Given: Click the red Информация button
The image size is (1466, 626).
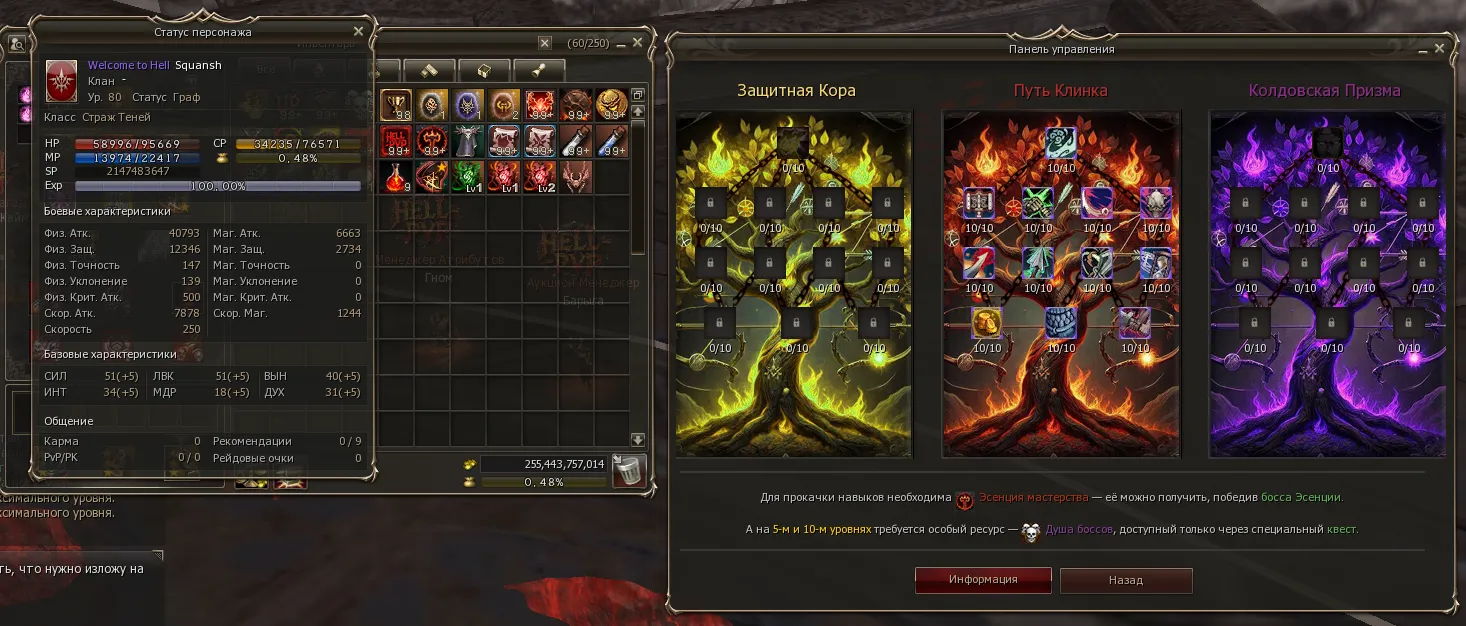Looking at the screenshot, I should 983,580.
